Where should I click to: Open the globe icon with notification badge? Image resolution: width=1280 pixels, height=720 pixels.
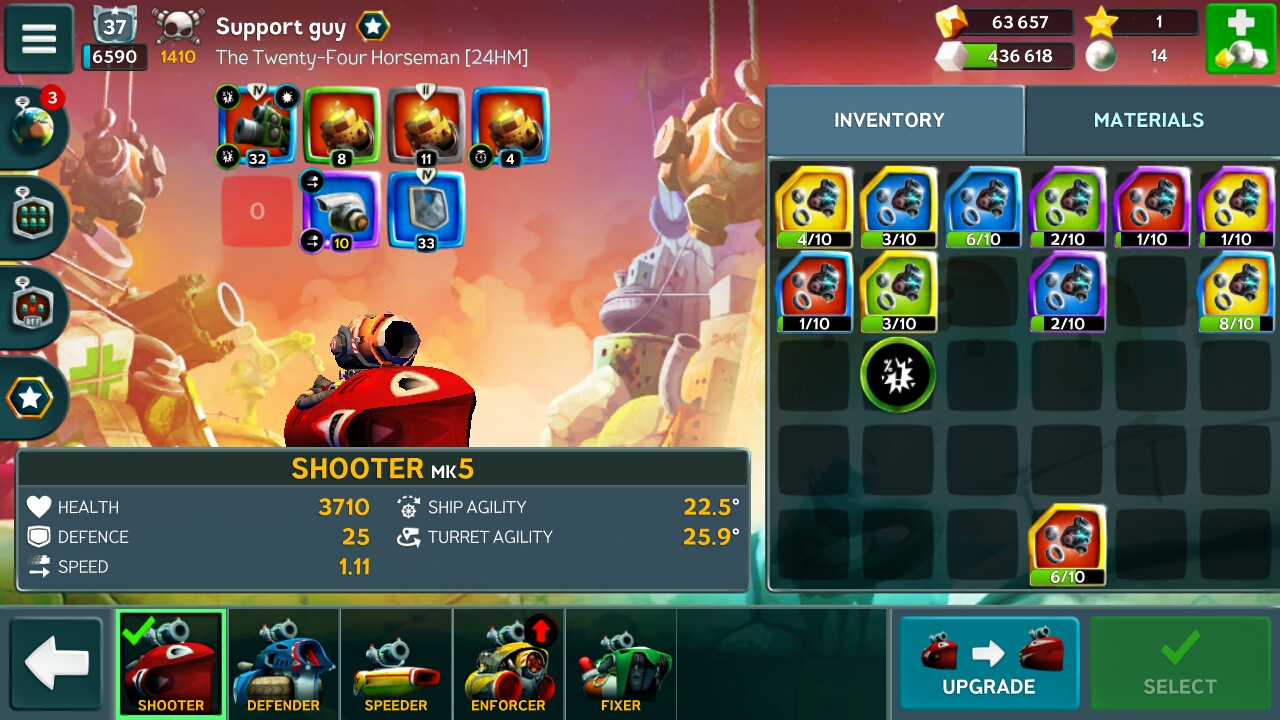(35, 128)
